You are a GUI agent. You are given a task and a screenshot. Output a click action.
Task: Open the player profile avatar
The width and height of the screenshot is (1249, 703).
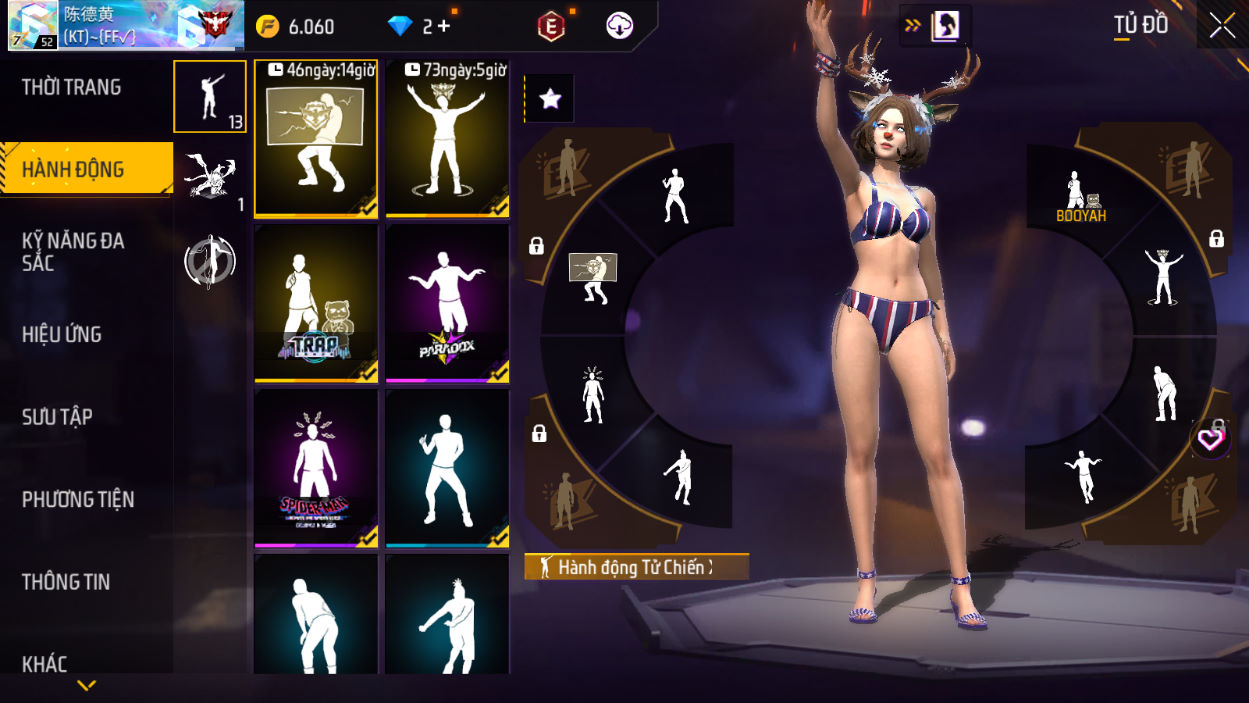pos(33,26)
